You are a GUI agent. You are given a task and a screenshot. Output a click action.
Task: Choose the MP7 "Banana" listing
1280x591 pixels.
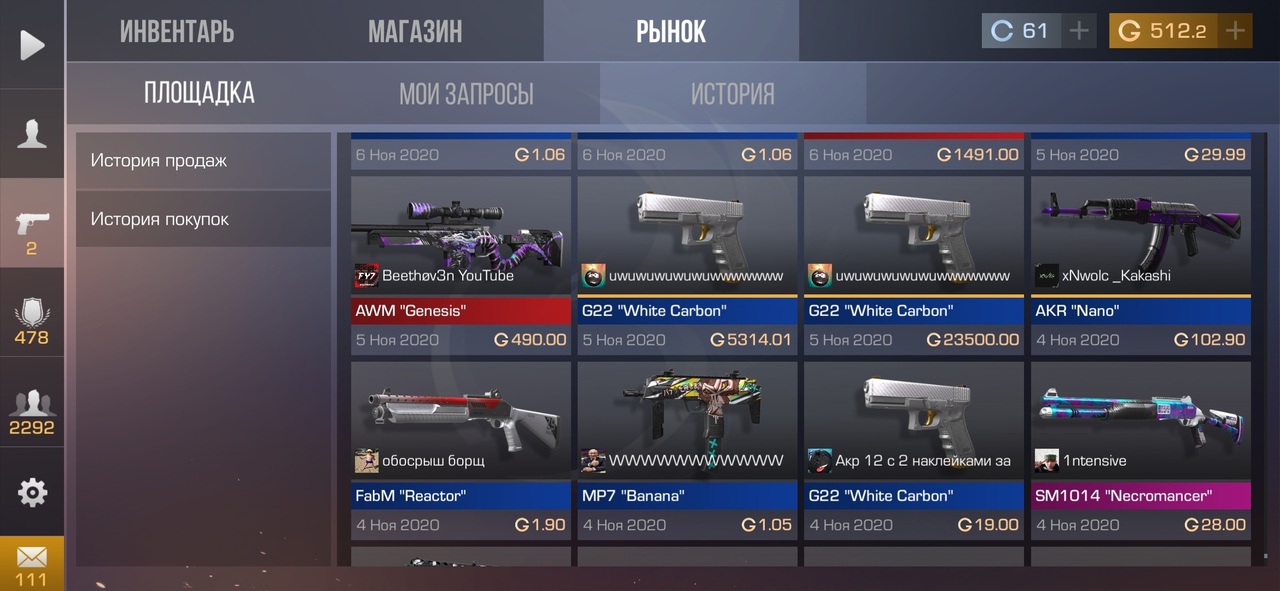click(x=687, y=450)
